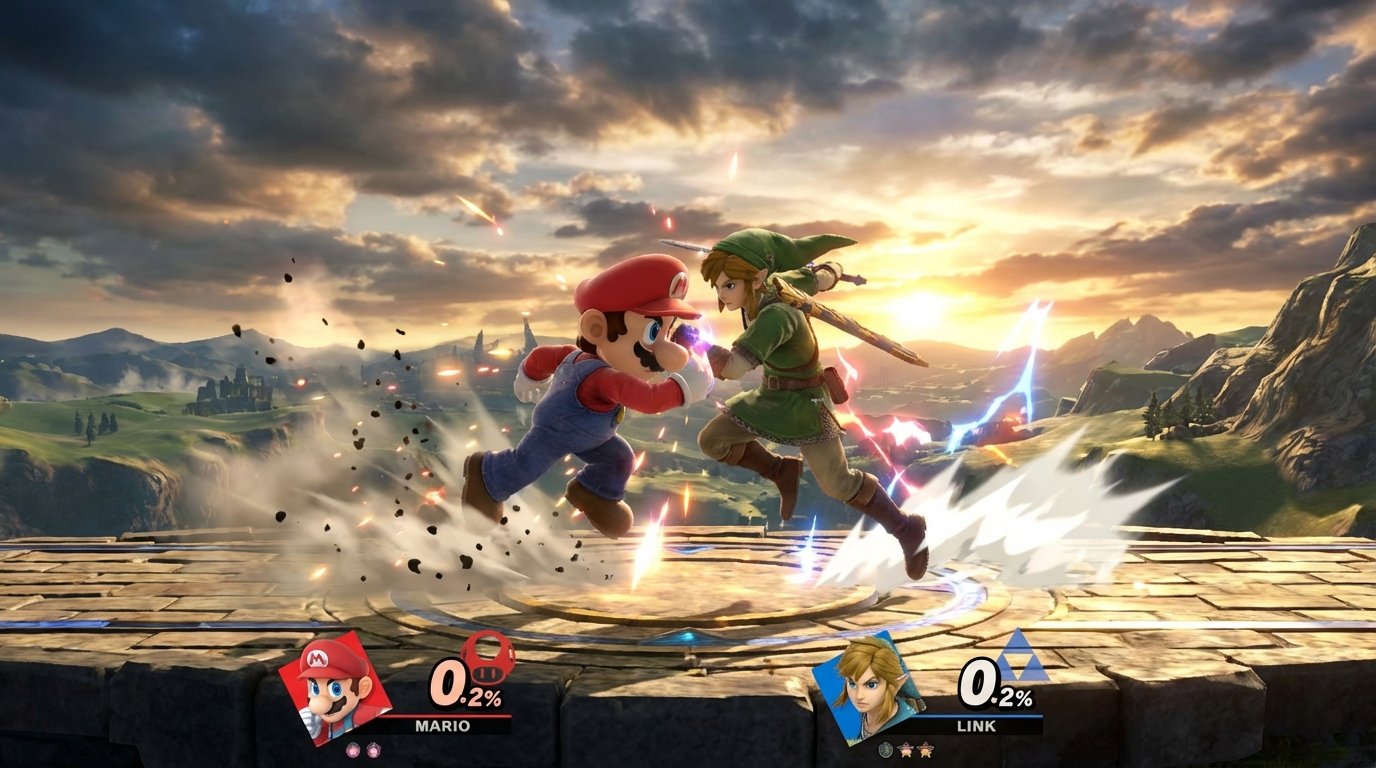This screenshot has width=1376, height=768.
Task: Click the blue bar above LINK's name
Action: tap(977, 716)
